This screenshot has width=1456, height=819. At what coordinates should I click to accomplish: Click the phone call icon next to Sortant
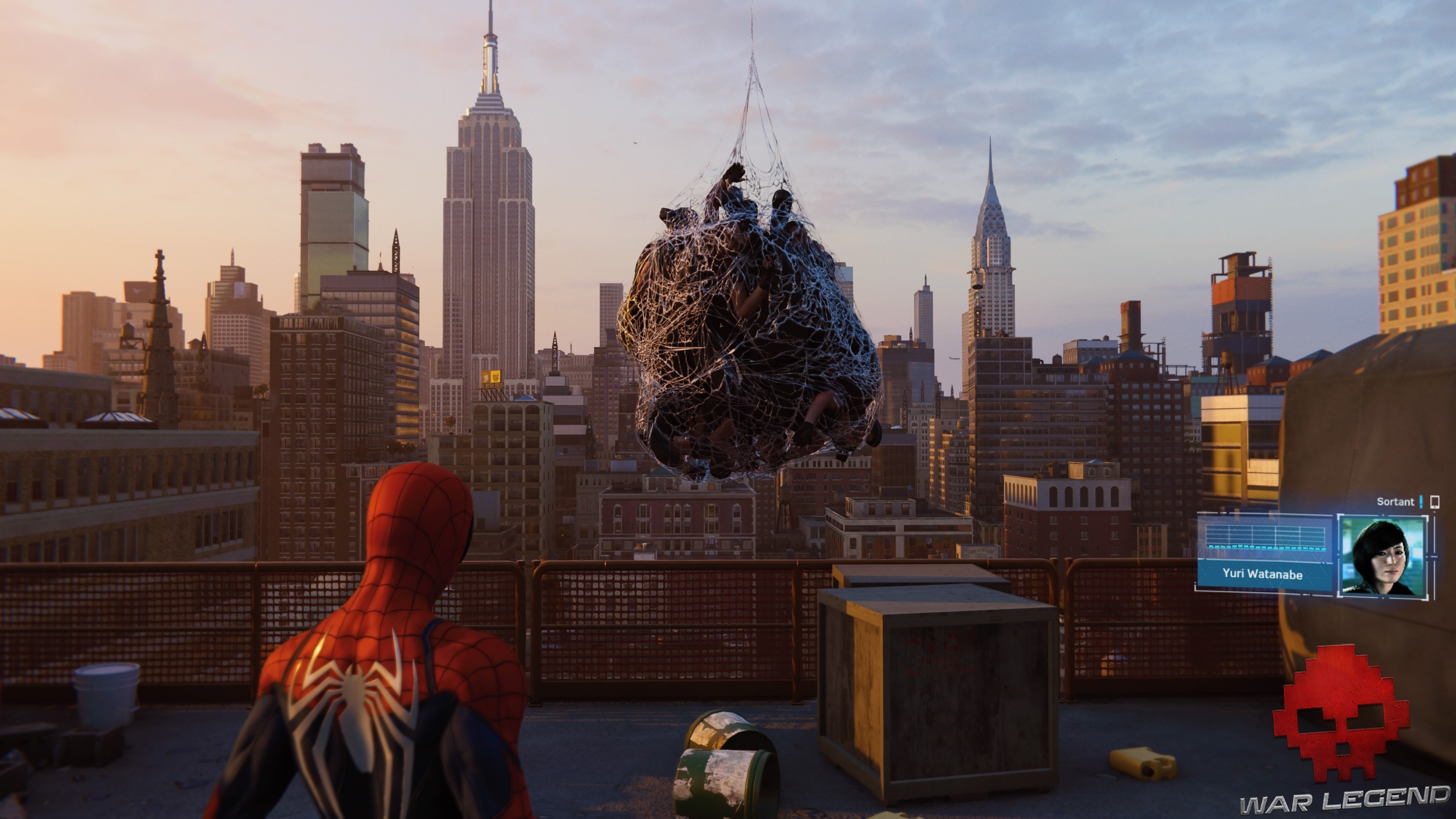pos(1436,503)
